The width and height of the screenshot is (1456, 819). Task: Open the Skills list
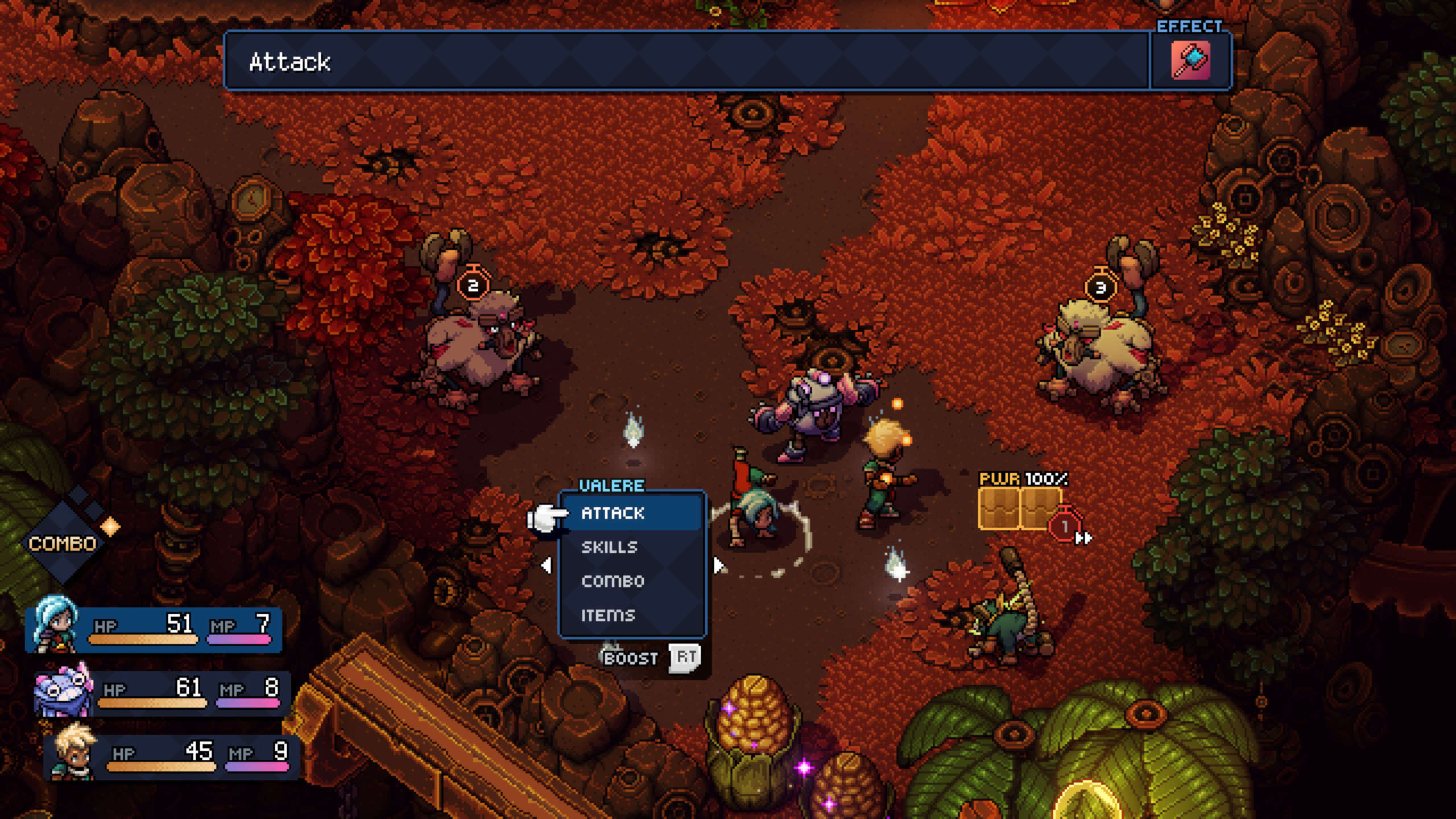coord(610,547)
